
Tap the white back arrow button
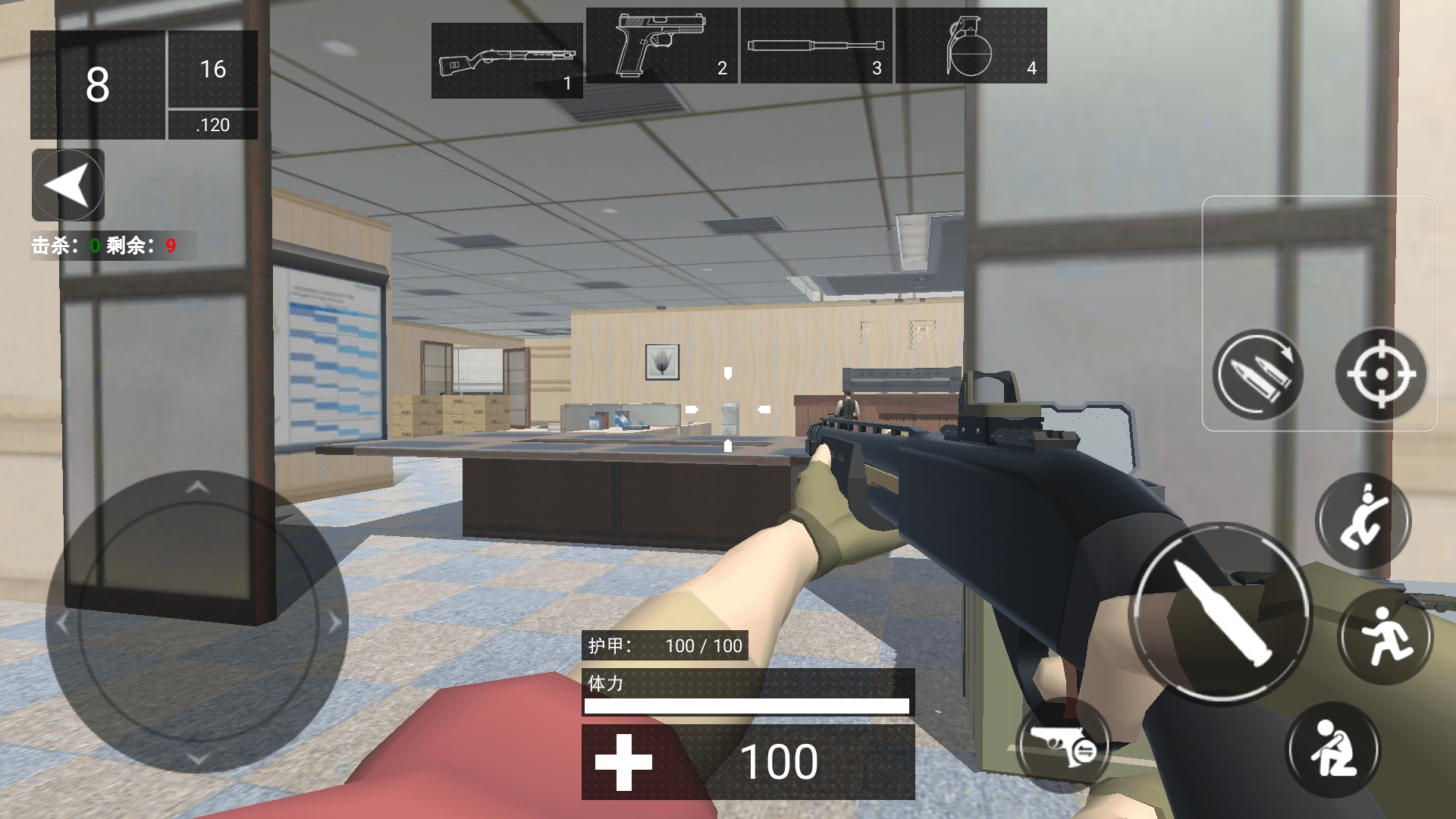[68, 185]
